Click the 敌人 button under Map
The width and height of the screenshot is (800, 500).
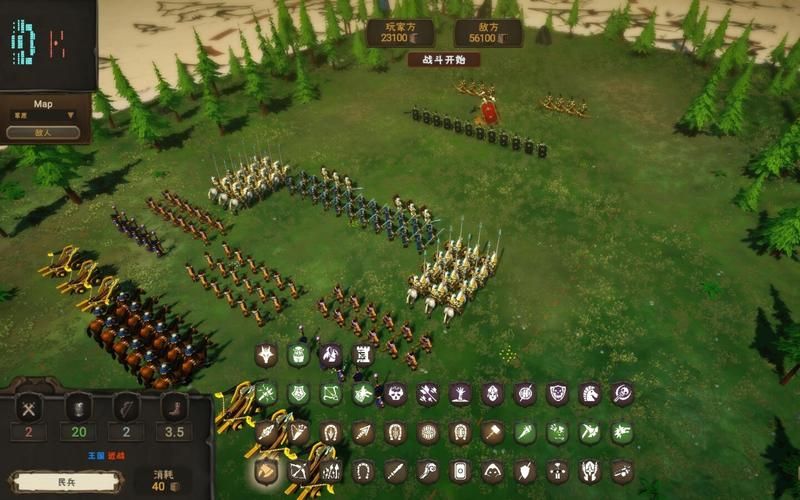[x=43, y=132]
